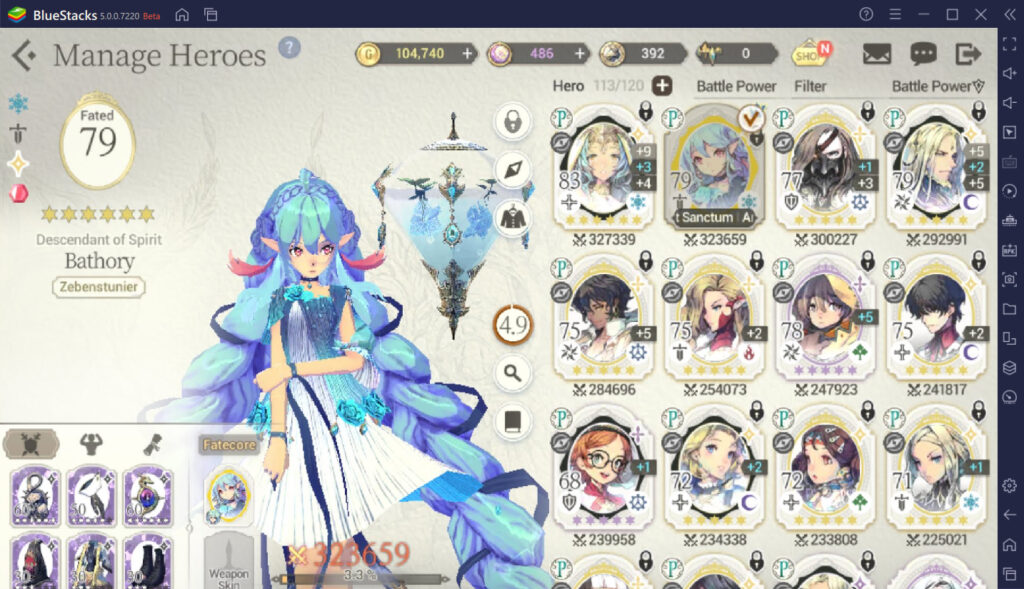Open the costume jacket button
Image resolution: width=1024 pixels, height=589 pixels.
[513, 218]
